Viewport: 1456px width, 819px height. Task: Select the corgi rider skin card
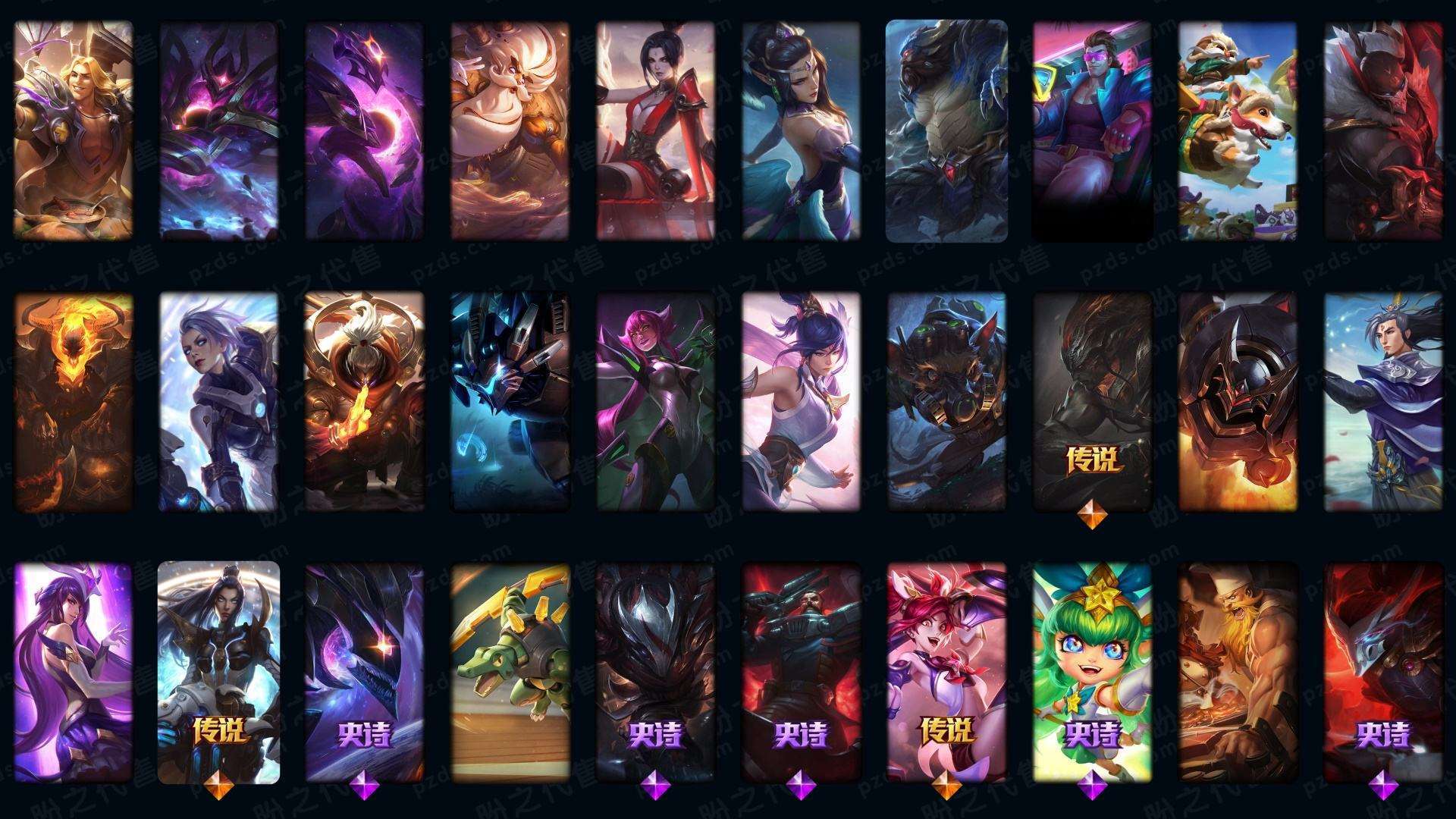point(1237,130)
